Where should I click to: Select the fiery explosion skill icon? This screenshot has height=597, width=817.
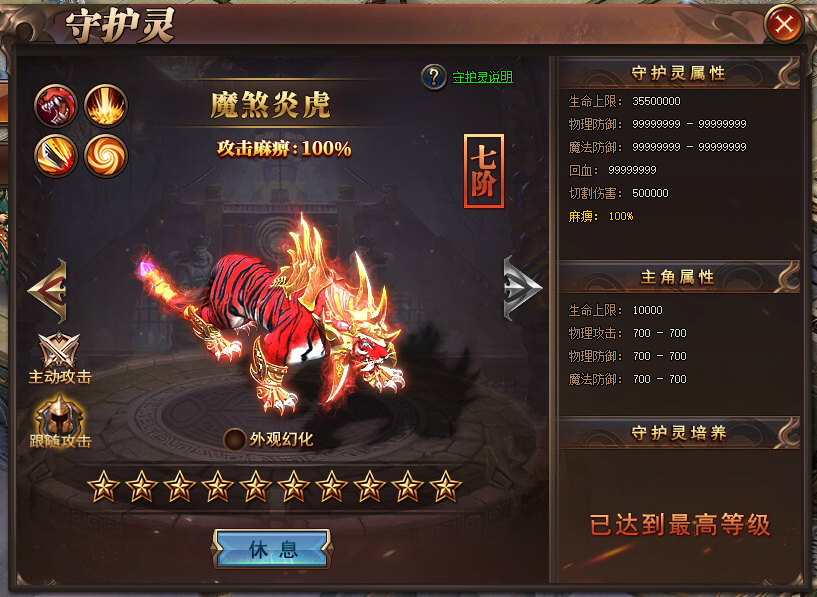click(105, 105)
